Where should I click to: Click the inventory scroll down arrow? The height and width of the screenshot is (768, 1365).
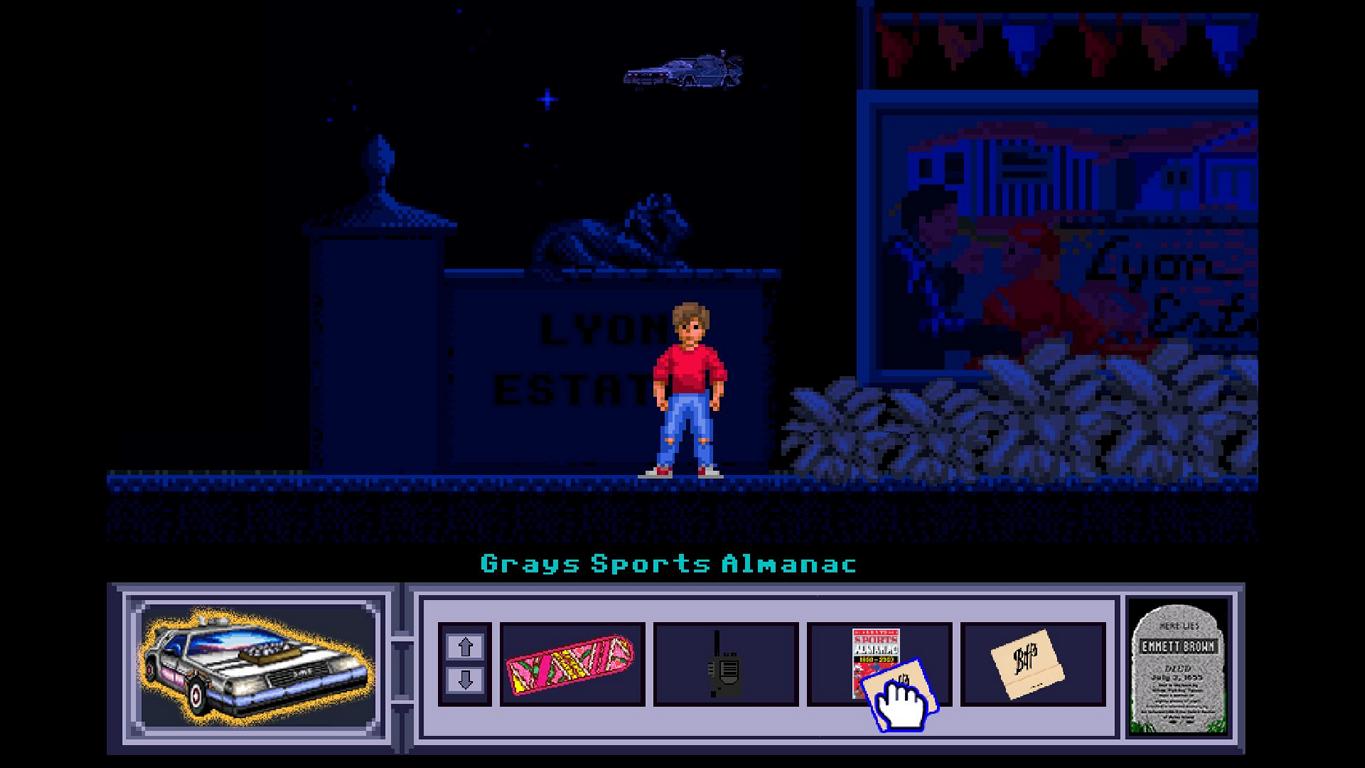[465, 681]
